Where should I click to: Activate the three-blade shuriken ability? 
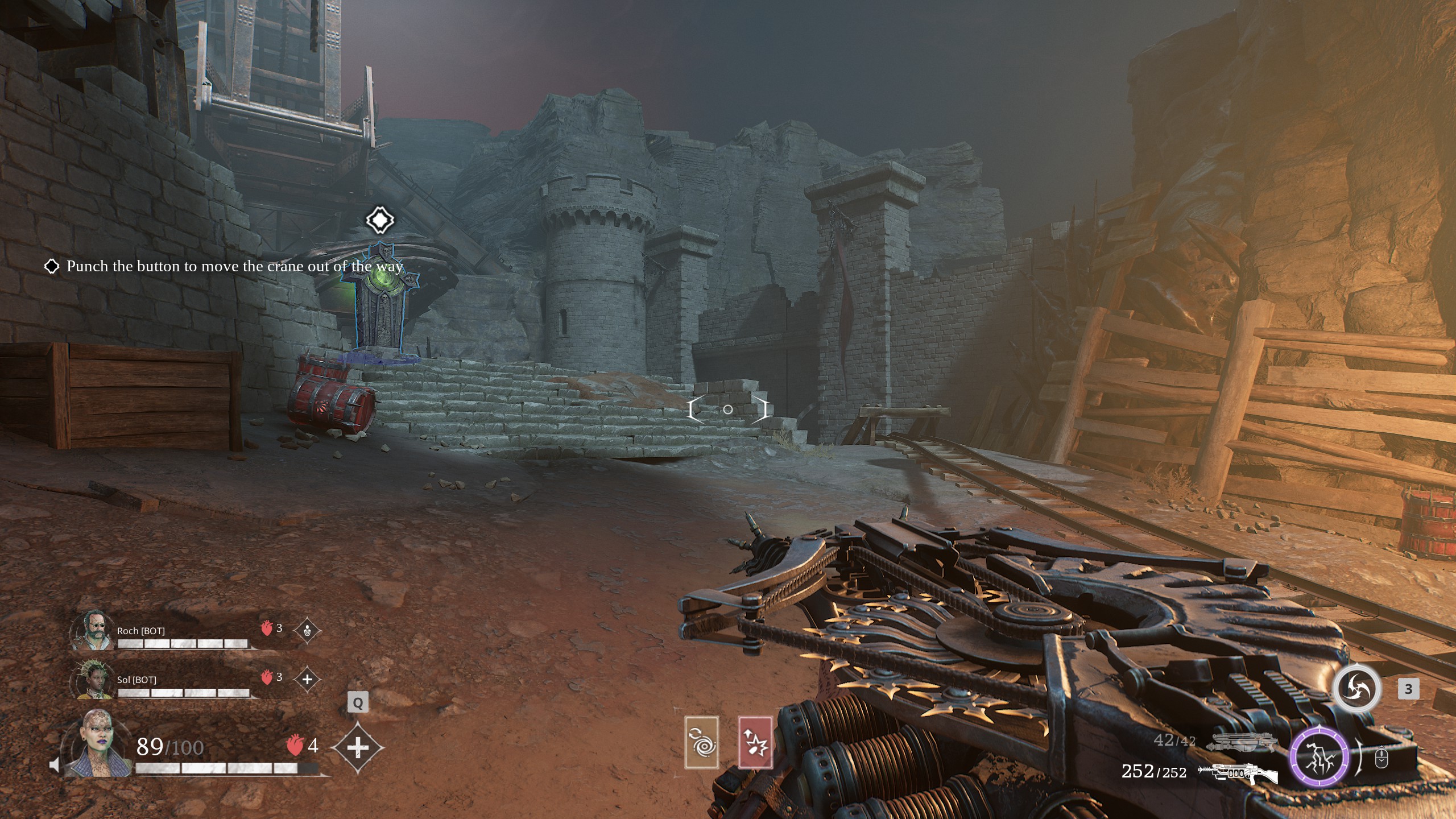pyautogui.click(x=1358, y=688)
